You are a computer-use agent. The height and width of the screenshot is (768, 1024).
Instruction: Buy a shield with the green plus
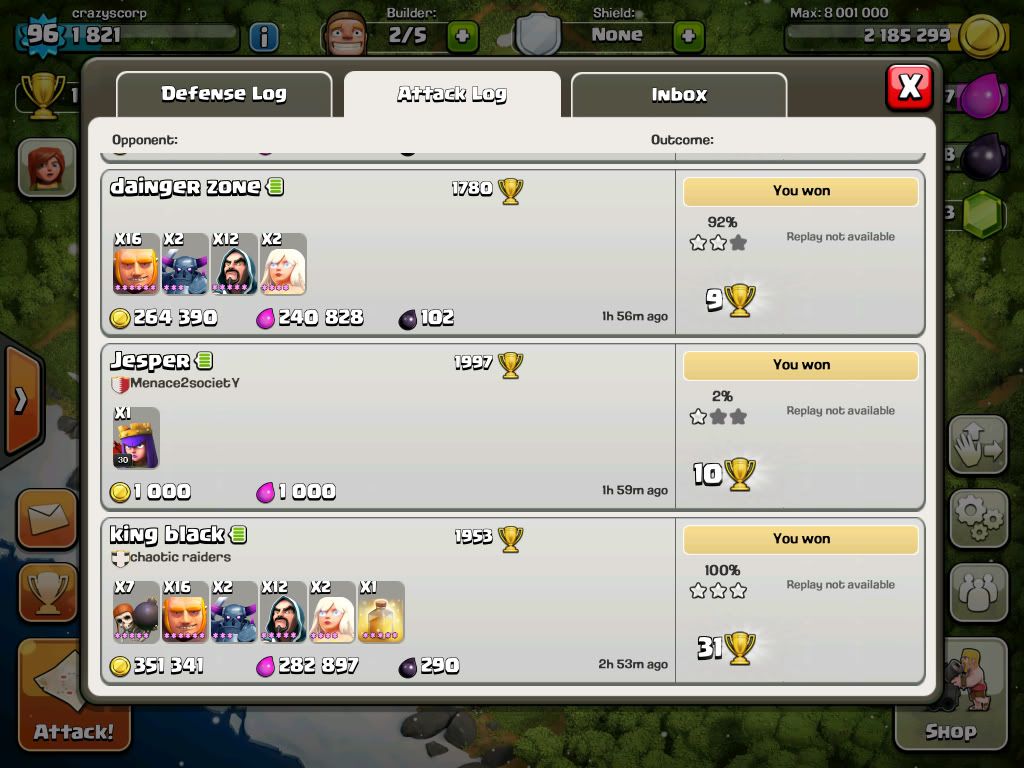688,37
